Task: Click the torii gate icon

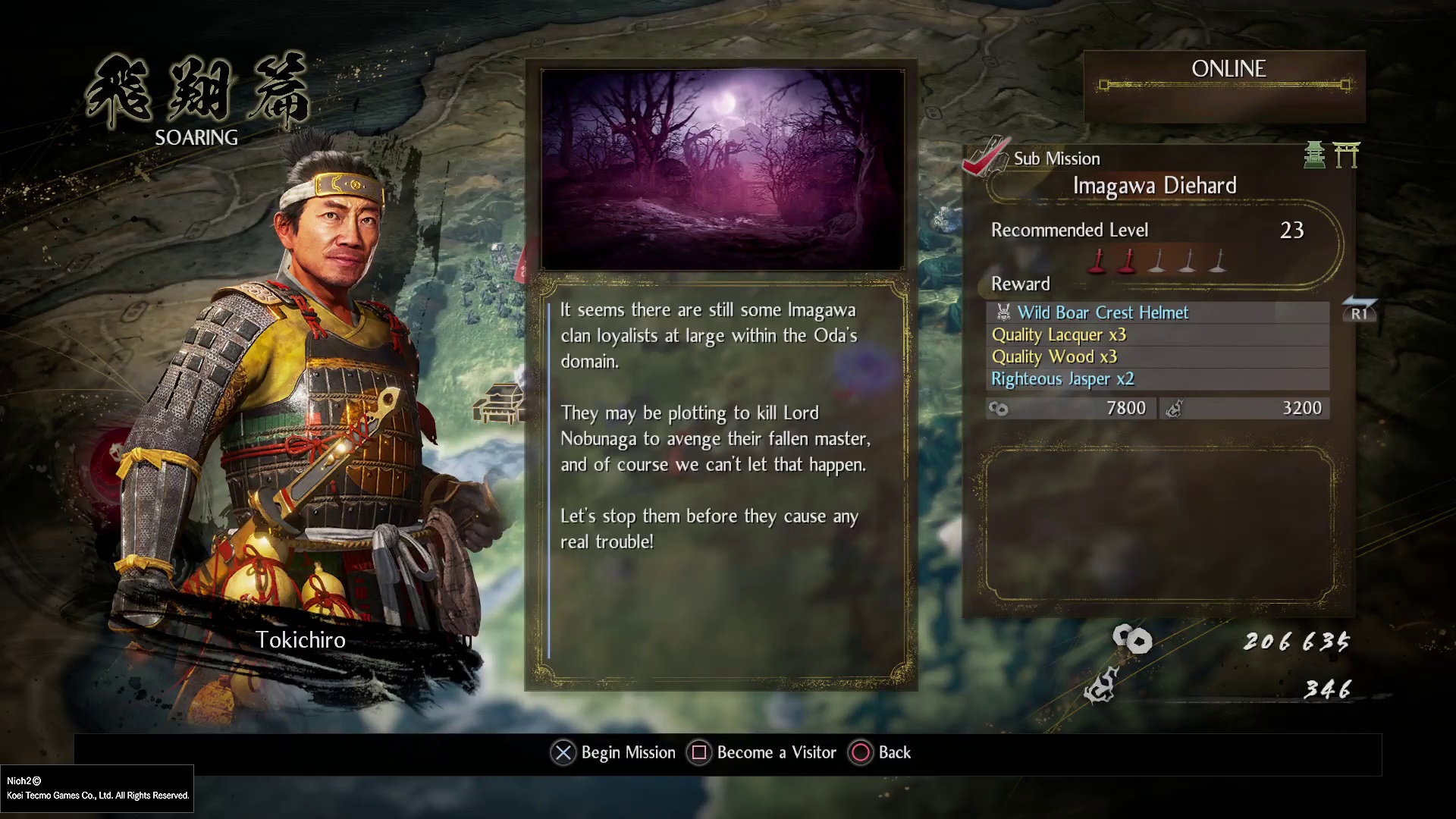Action: coord(1347,155)
